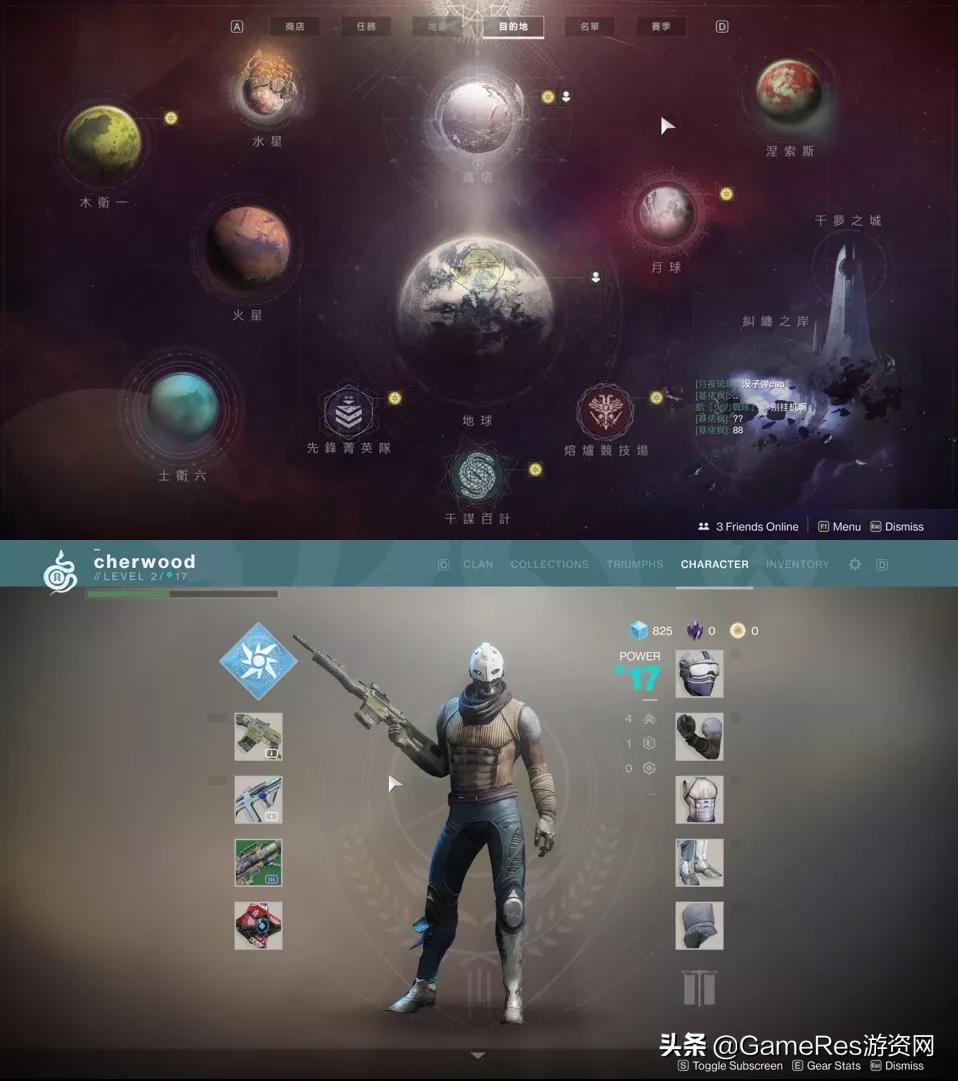Switch to the 商店 tab
Image resolution: width=958 pixels, height=1081 pixels.
[294, 27]
